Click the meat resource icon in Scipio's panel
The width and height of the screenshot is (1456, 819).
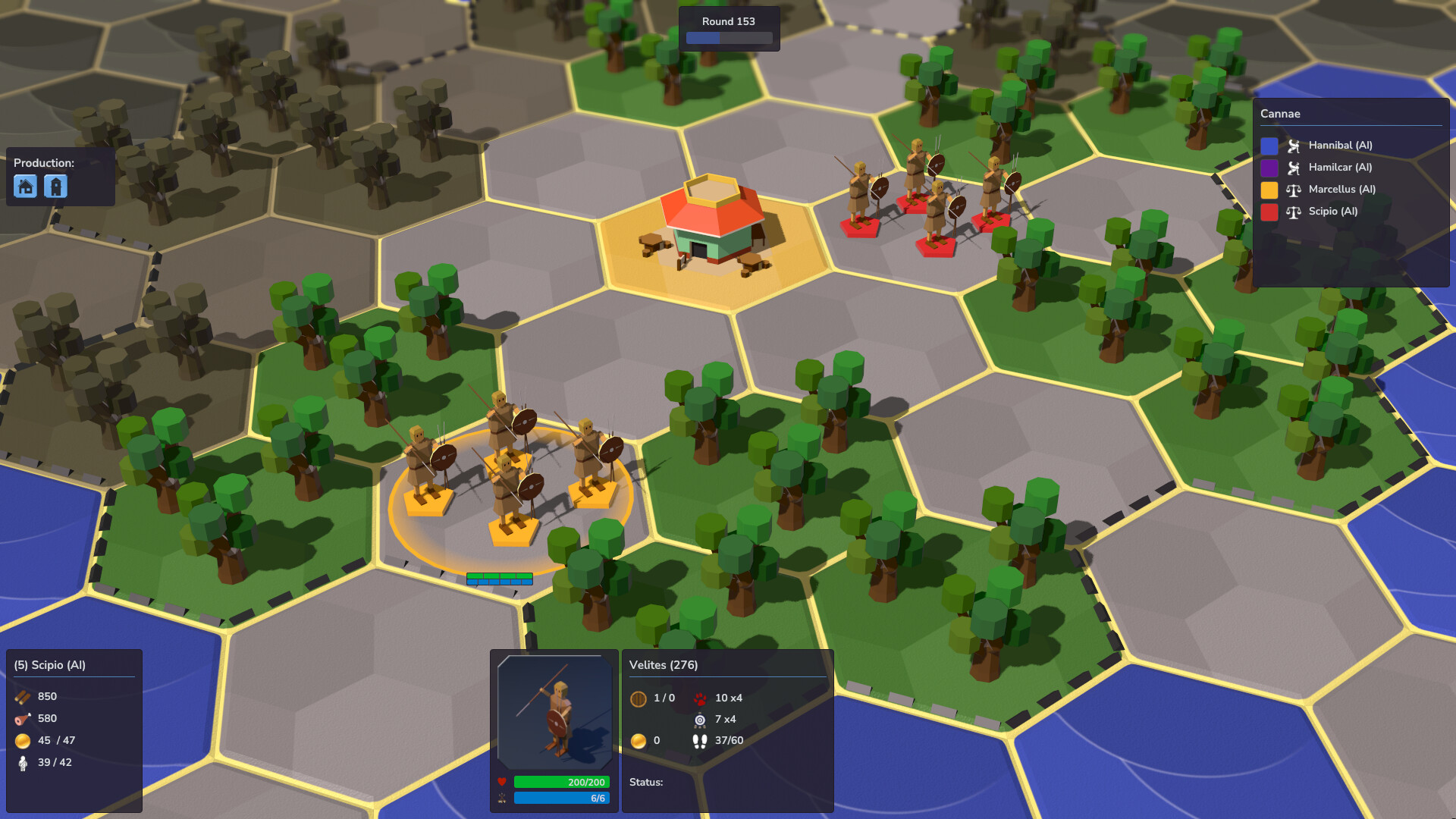click(21, 718)
